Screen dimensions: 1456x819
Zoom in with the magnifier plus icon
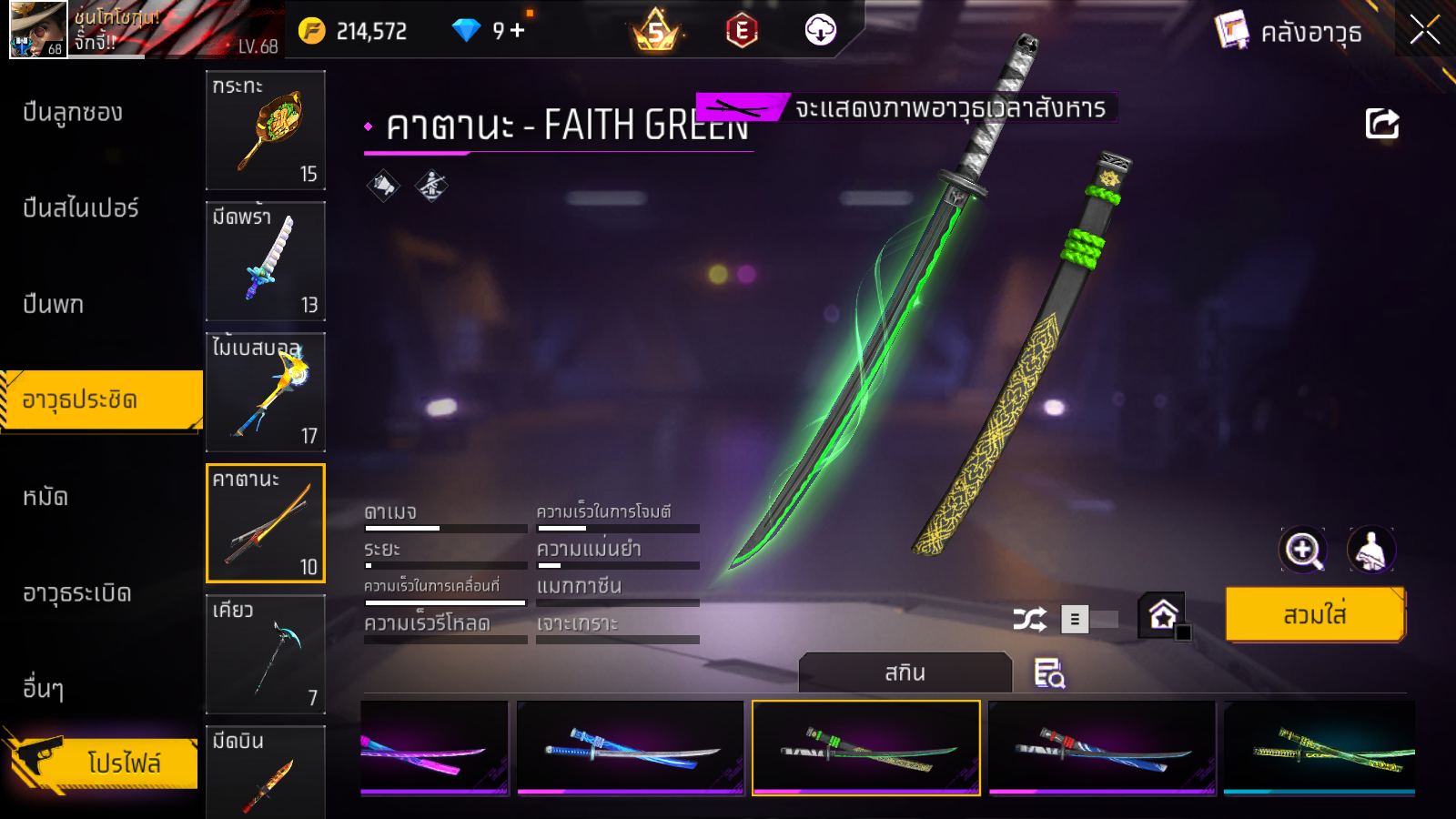click(1302, 550)
